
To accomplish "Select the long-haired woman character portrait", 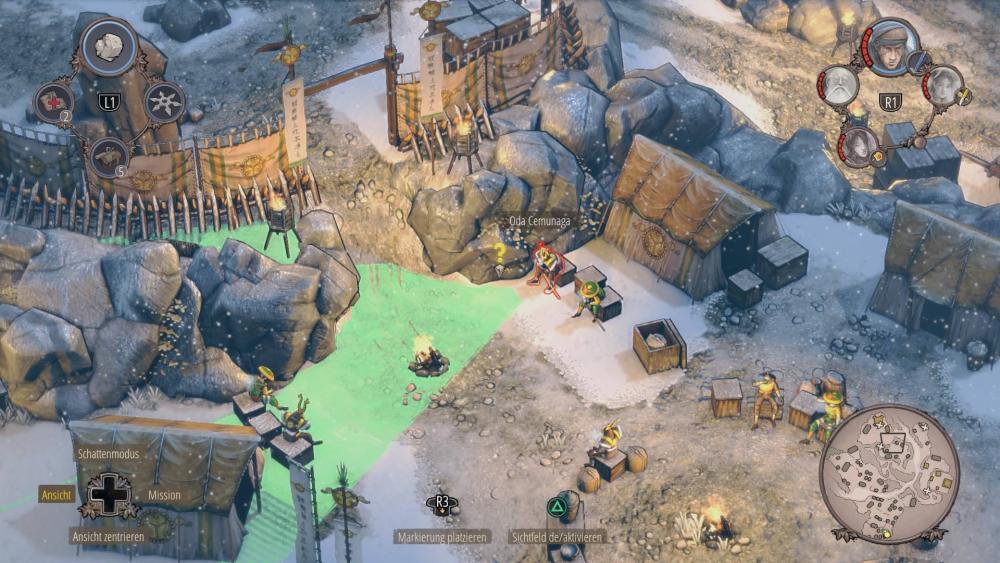I will click(858, 144).
